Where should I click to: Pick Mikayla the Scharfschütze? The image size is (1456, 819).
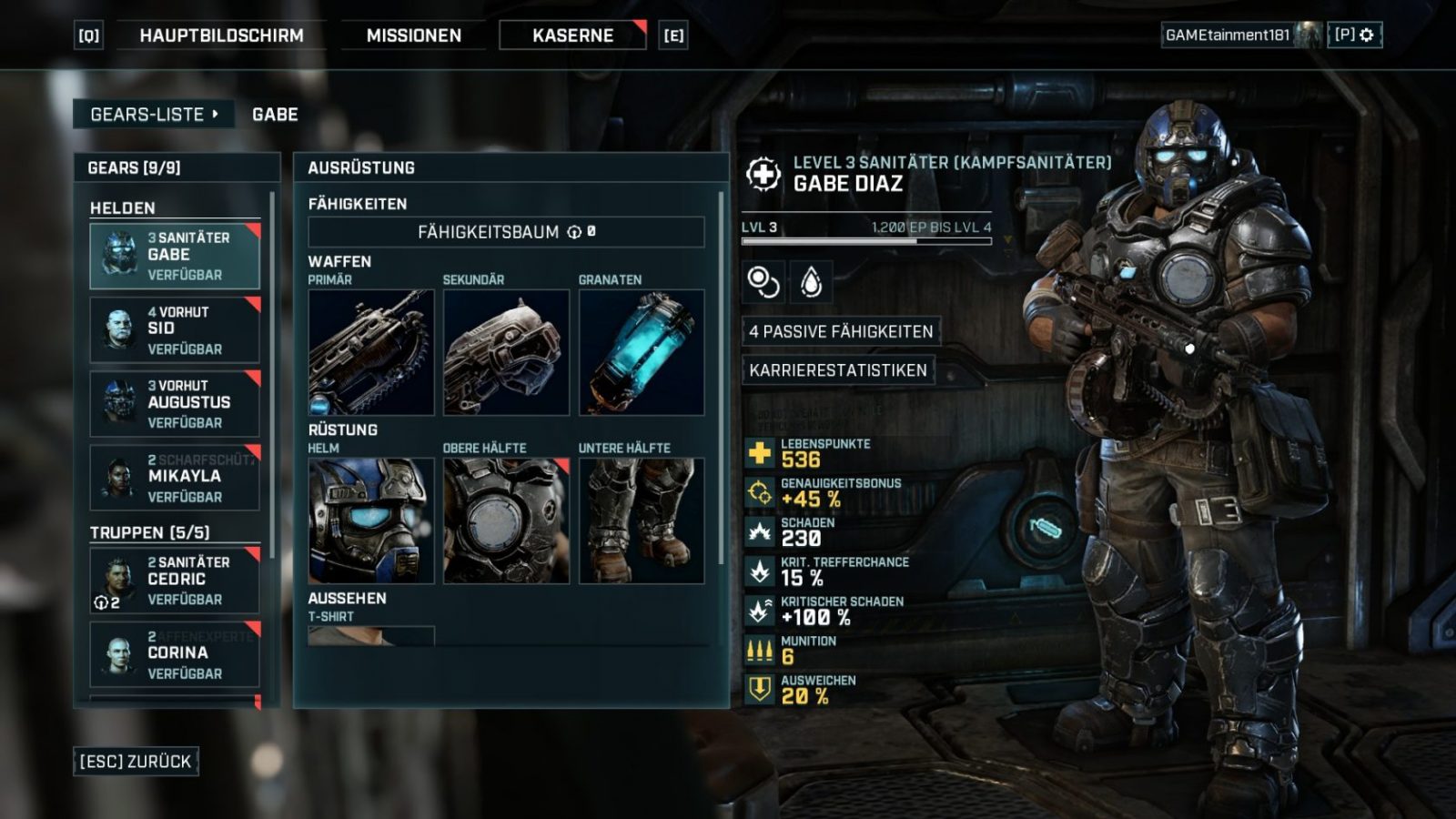coord(175,478)
